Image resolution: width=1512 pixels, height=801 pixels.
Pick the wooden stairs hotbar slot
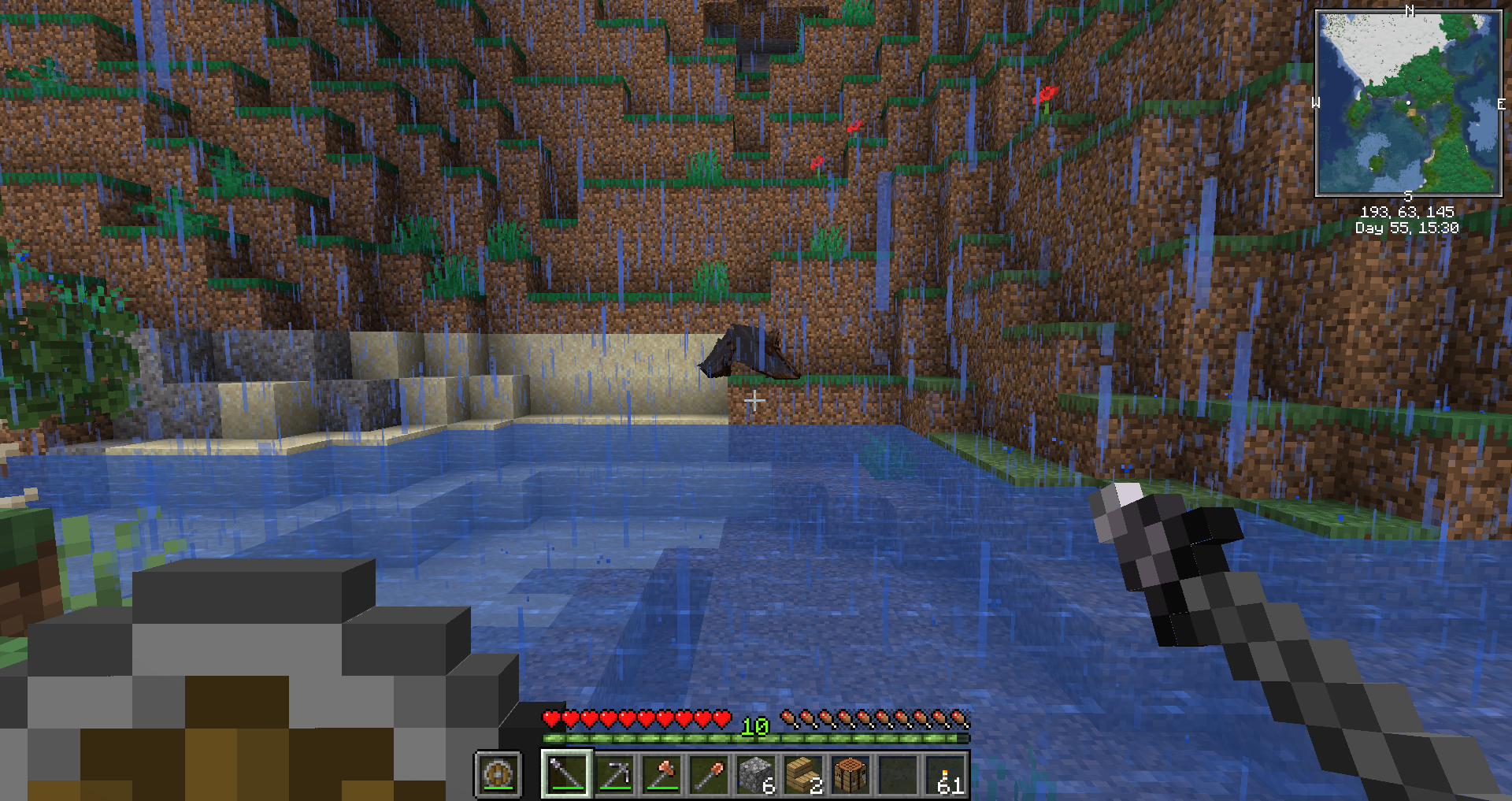(803, 774)
